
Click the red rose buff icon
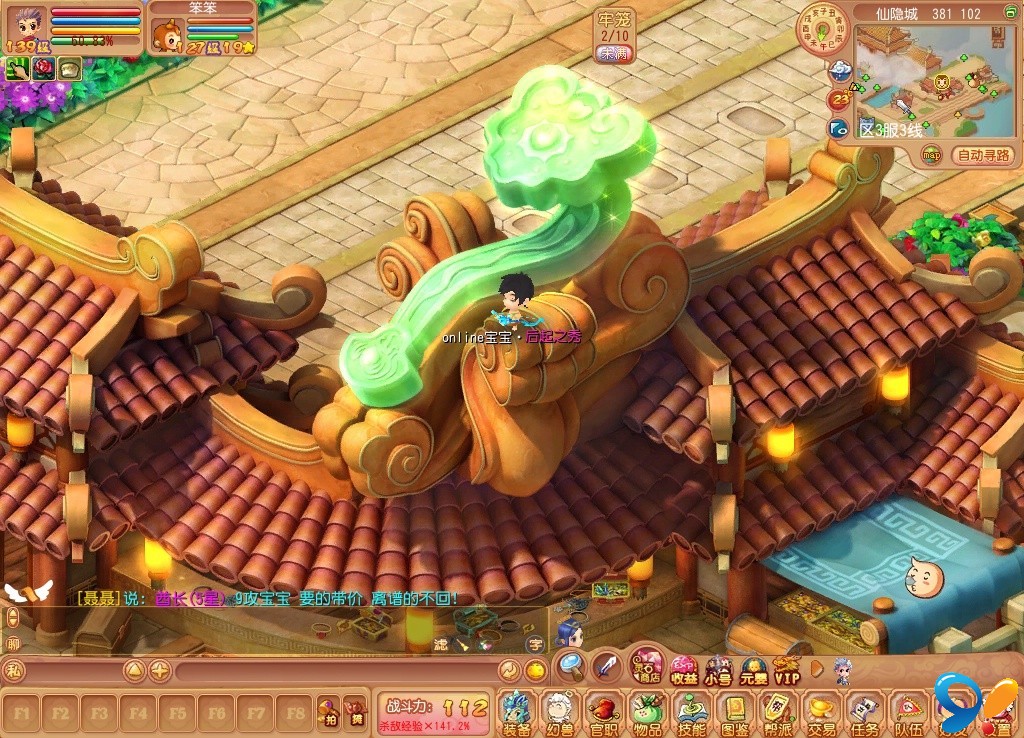click(x=44, y=68)
